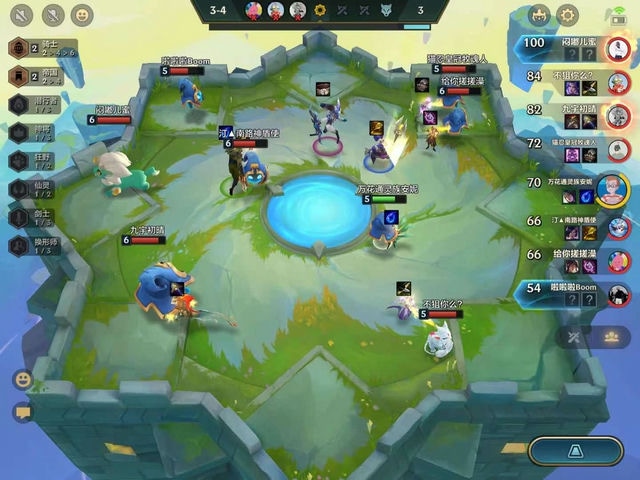
Task: Open the crossed swords panel toggle
Action: point(574,338)
